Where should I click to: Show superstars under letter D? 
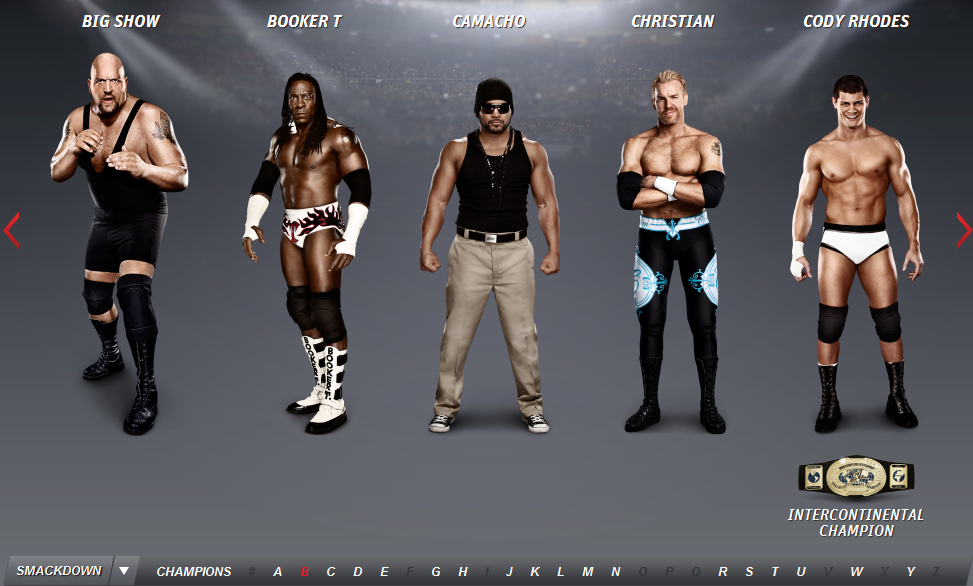pyautogui.click(x=358, y=572)
